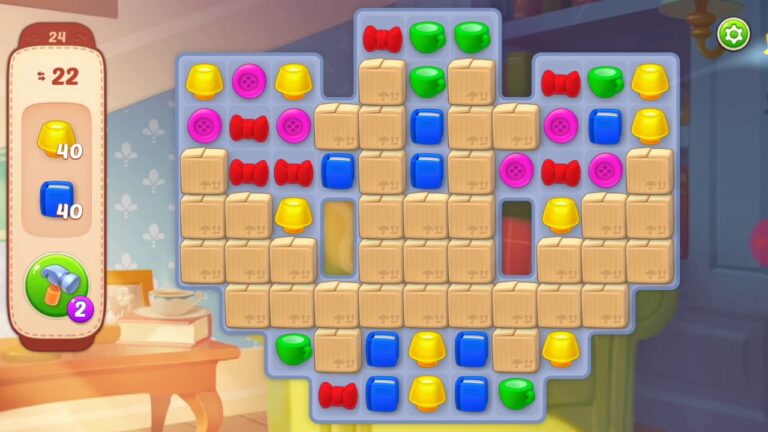Select the green cup between two cardboard boxes

tap(427, 80)
